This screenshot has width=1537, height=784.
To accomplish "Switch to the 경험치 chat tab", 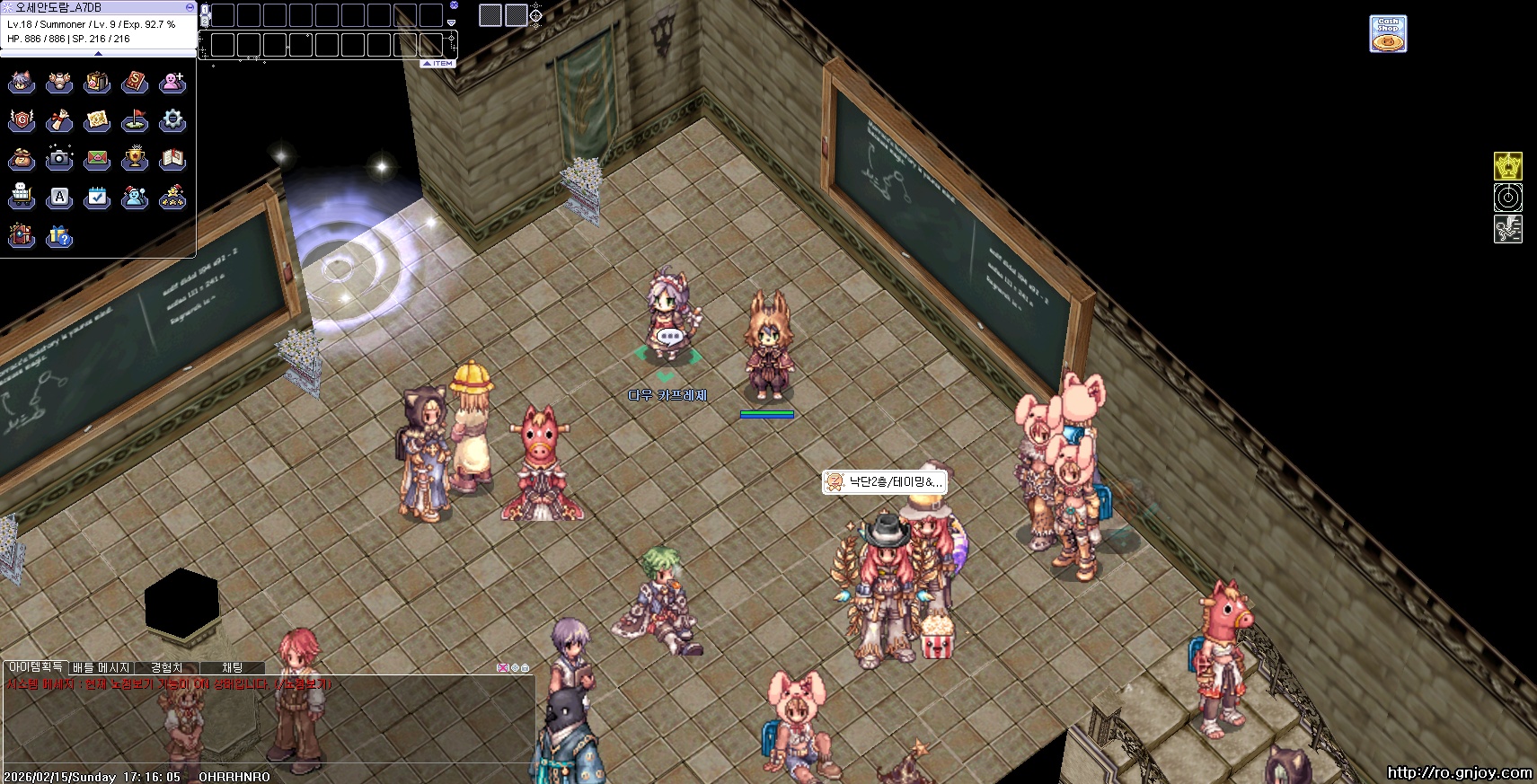I will pos(167,667).
